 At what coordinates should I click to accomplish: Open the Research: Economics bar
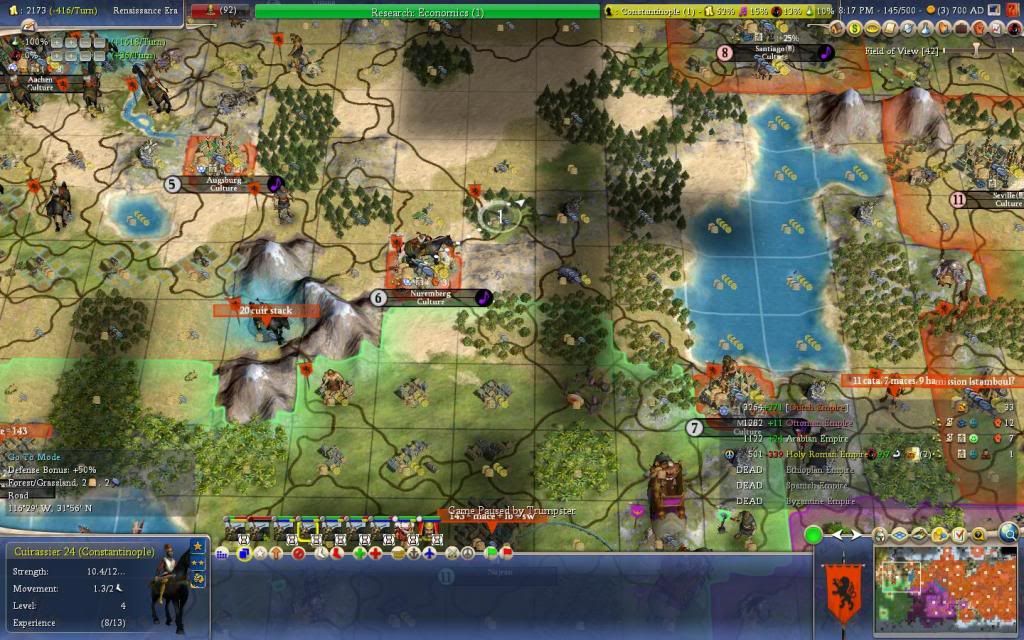point(427,12)
